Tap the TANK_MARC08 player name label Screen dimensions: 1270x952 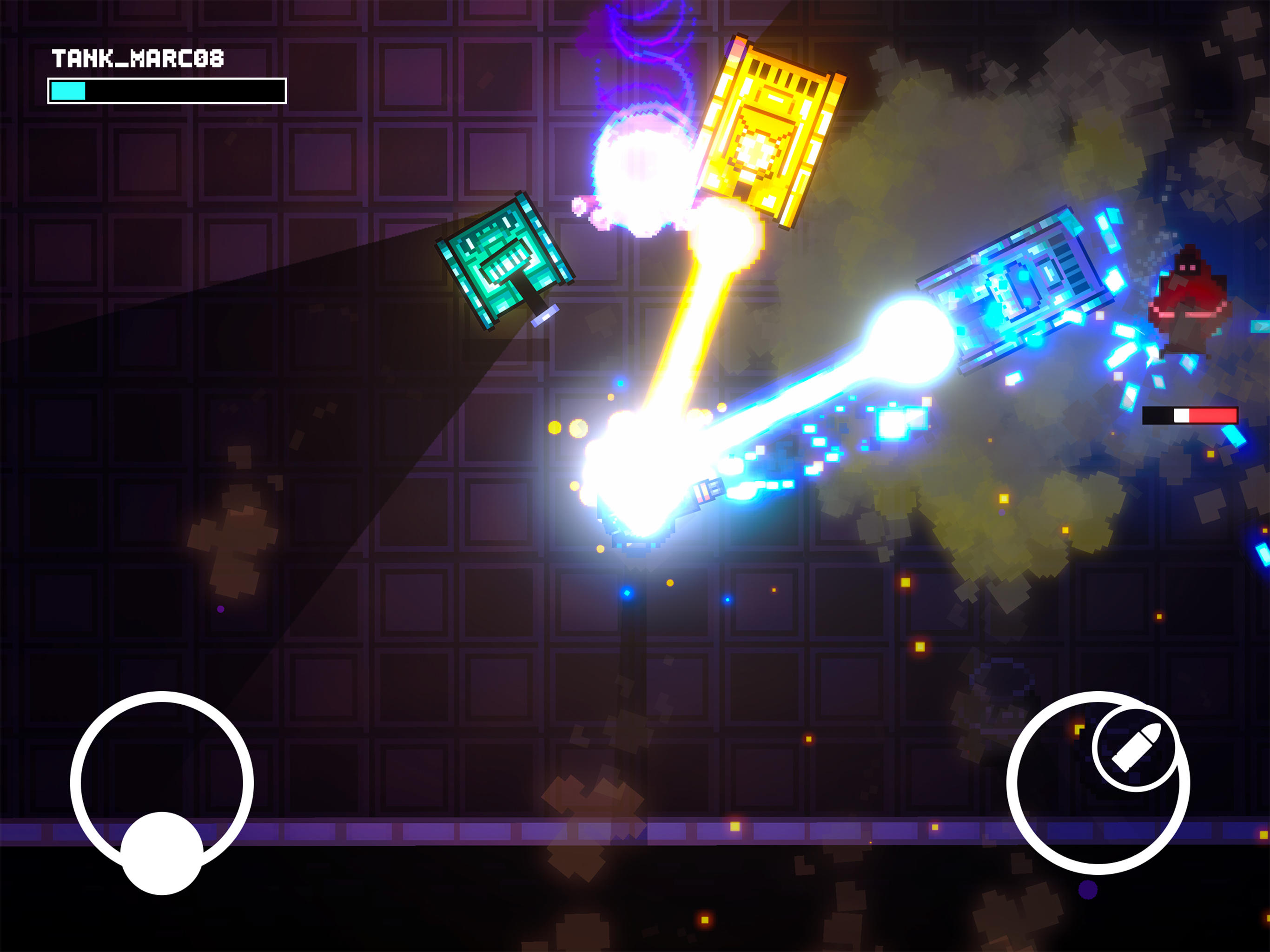tap(138, 58)
